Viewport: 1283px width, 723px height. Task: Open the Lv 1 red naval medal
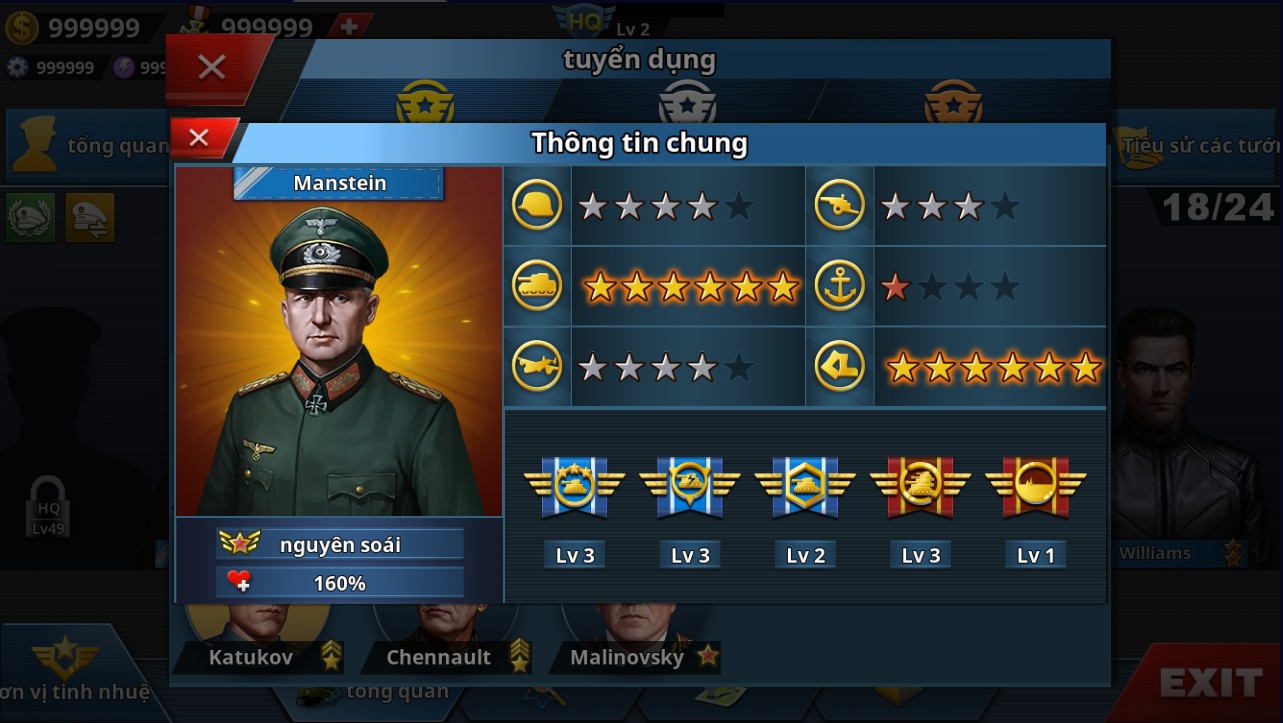pyautogui.click(x=1035, y=487)
